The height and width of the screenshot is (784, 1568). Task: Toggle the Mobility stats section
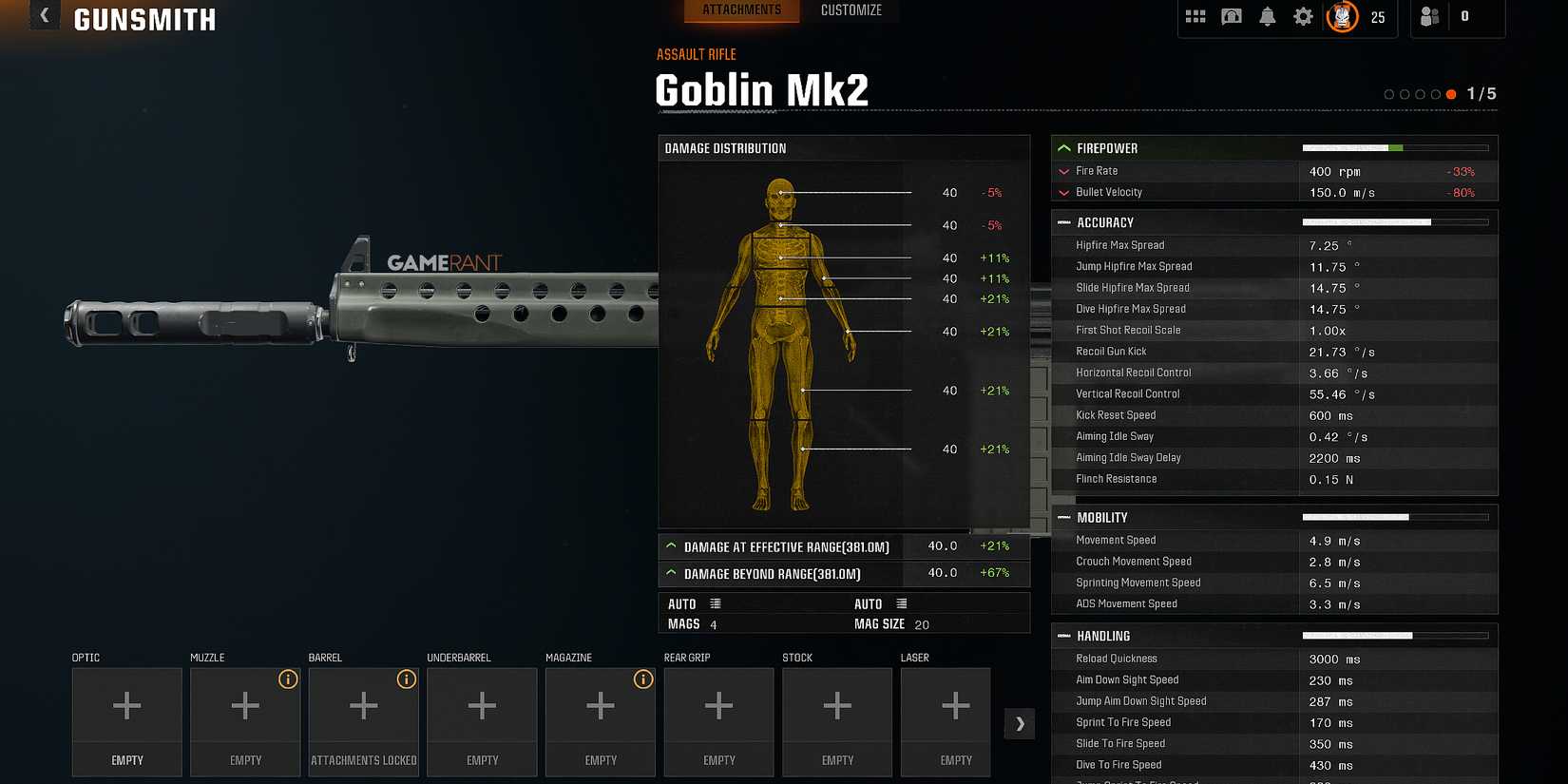(1063, 517)
